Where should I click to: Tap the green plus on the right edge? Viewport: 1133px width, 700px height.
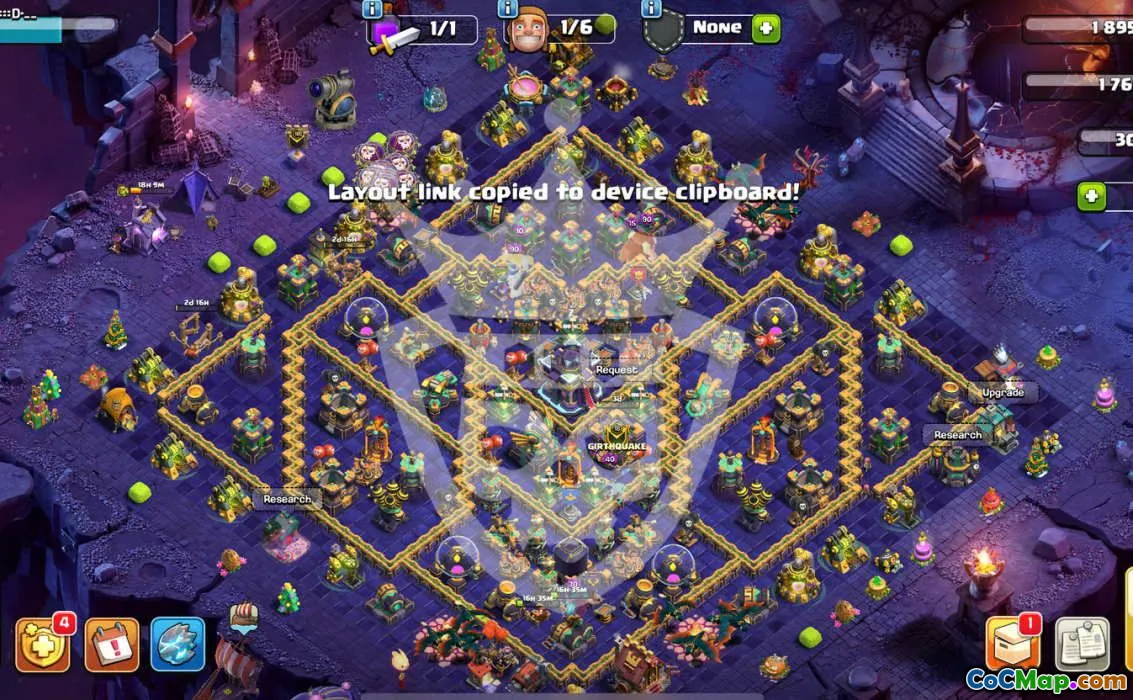tap(1092, 196)
